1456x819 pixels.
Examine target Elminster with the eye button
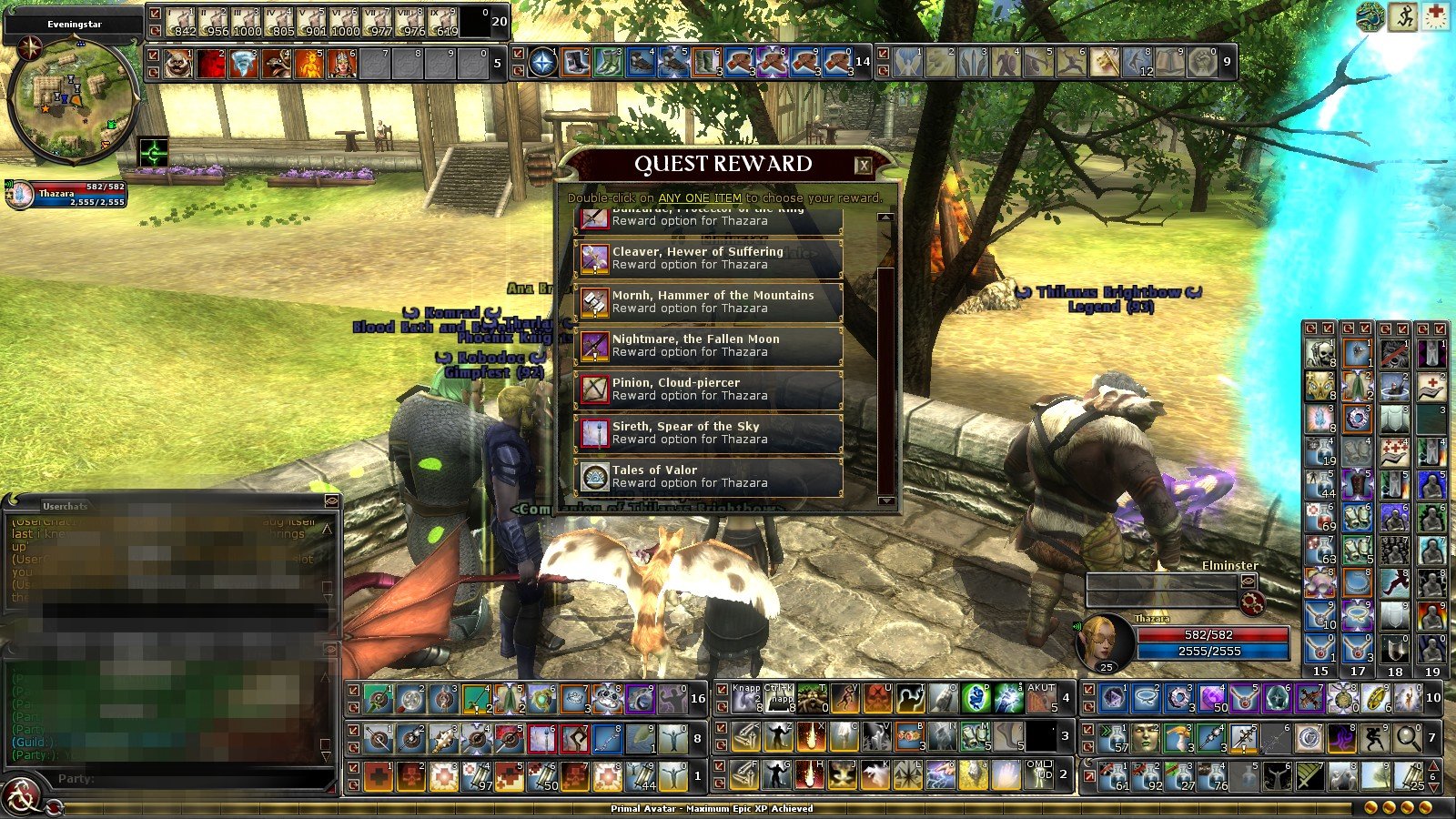click(x=1249, y=581)
